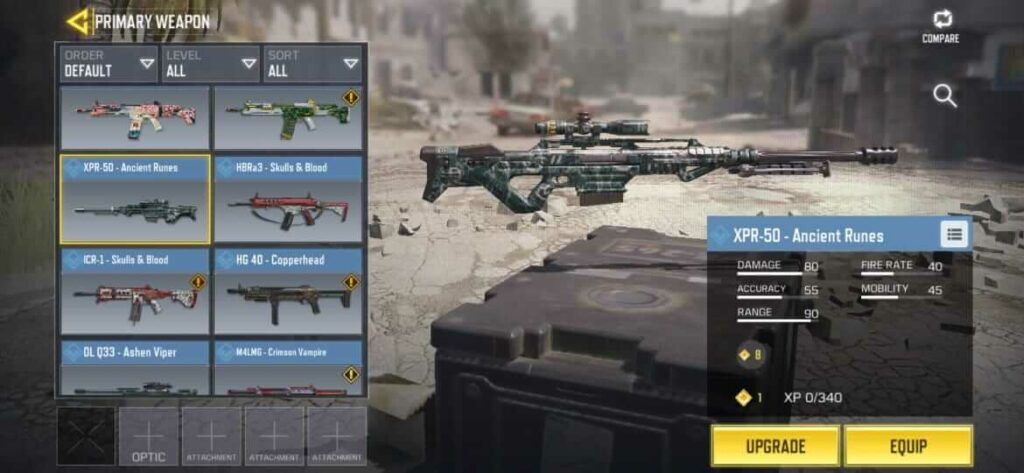Select the XPR-50 Ancient Runes weapon
1024x473 pixels.
[x=135, y=199]
